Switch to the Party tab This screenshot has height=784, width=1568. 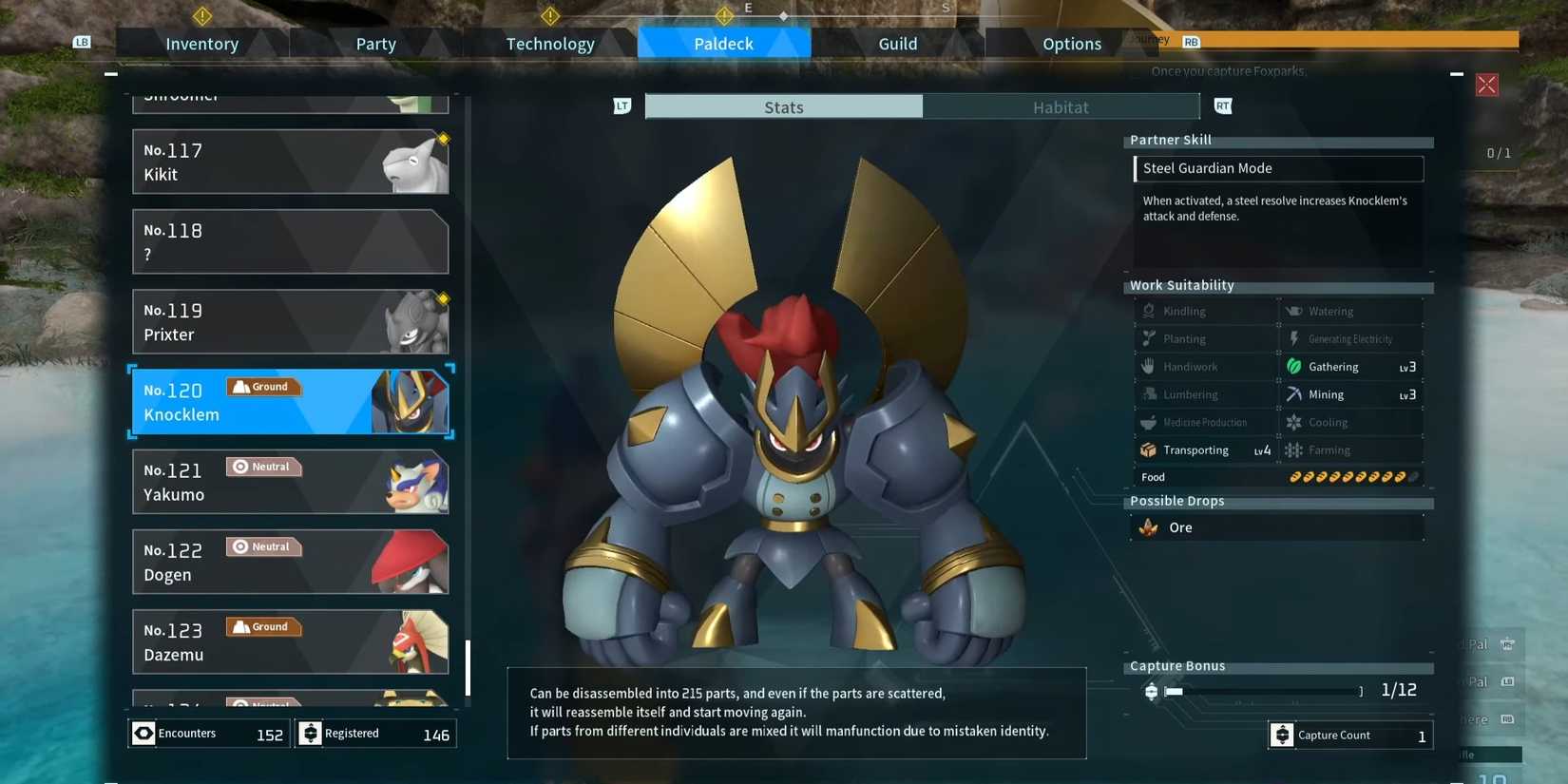[375, 44]
